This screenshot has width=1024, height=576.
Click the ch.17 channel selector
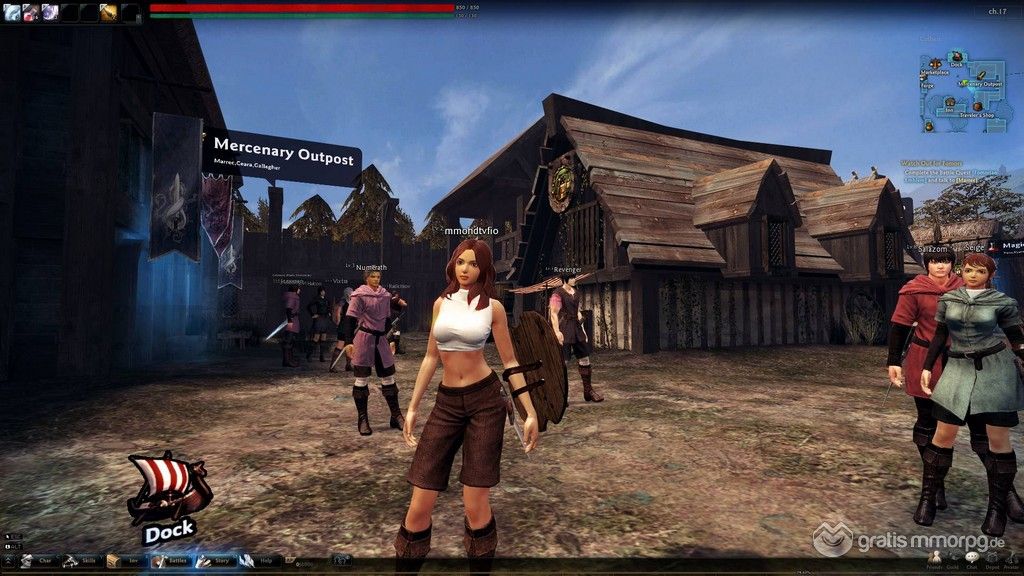coord(996,11)
